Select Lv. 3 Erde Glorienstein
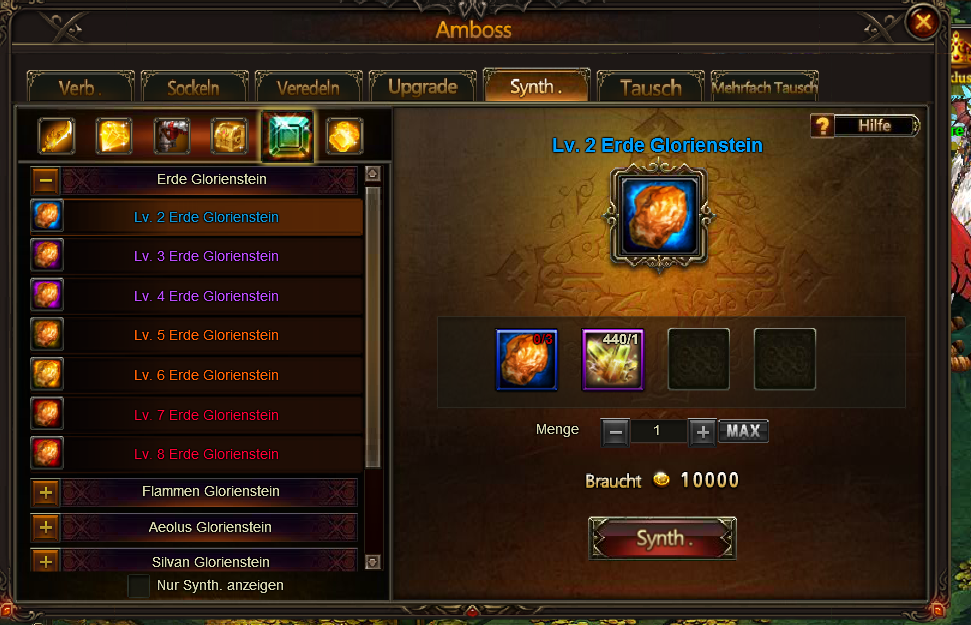971x625 pixels. tap(206, 256)
